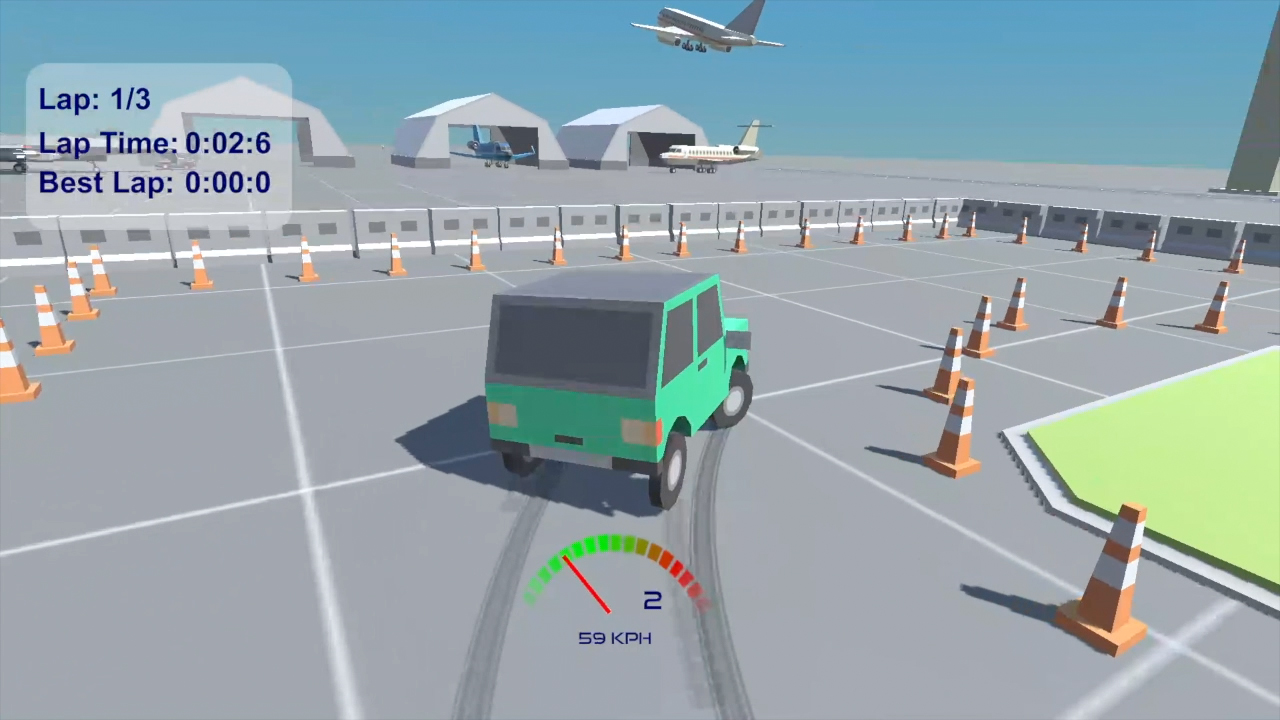Click the red speedometer needle
The width and height of the screenshot is (1280, 720).
coord(588,585)
